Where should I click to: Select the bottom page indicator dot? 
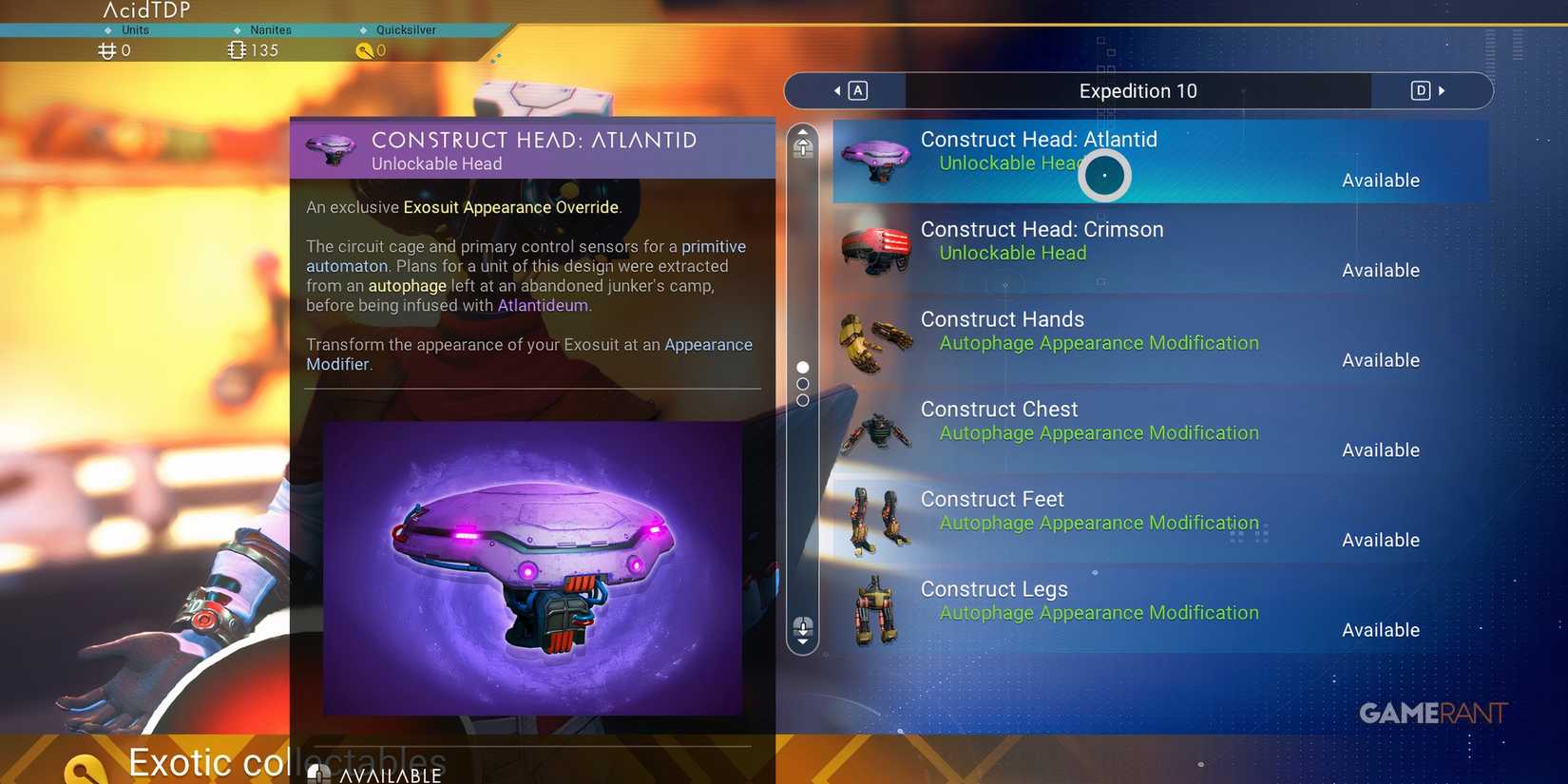(803, 400)
